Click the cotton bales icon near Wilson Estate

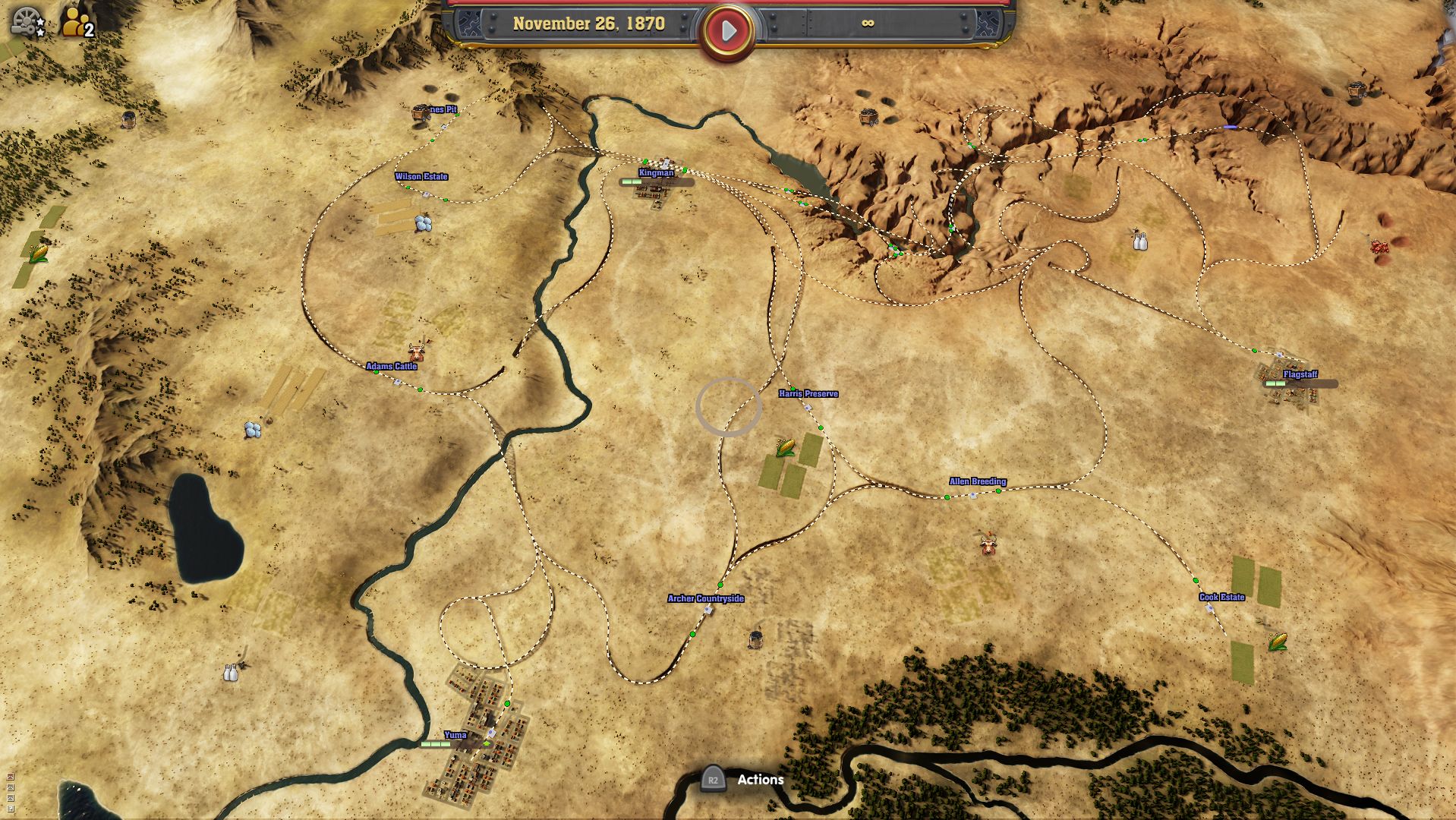pyautogui.click(x=424, y=222)
